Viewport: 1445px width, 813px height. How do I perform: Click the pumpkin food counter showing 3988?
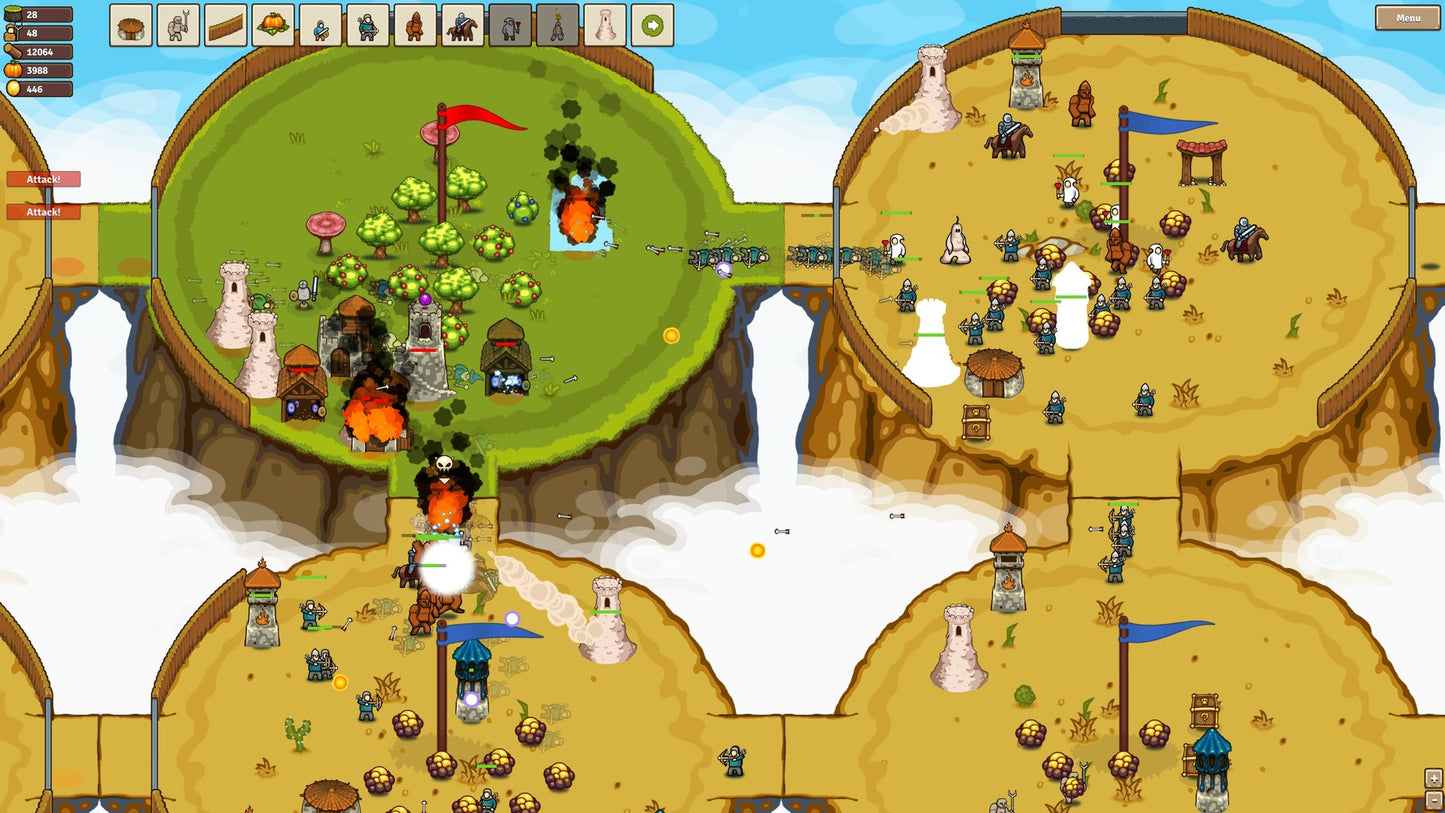tap(40, 69)
